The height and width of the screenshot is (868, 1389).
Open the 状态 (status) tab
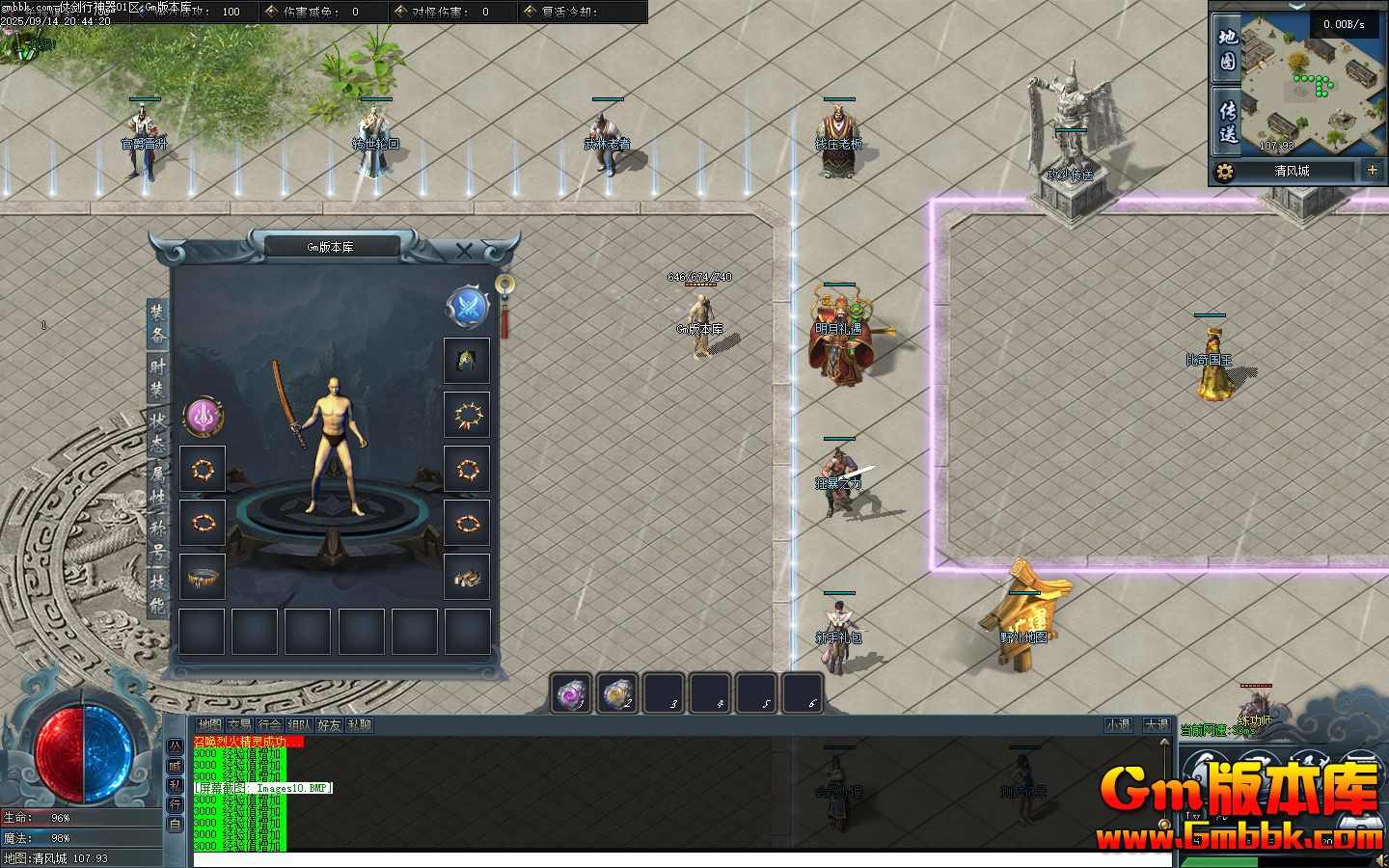(157, 432)
